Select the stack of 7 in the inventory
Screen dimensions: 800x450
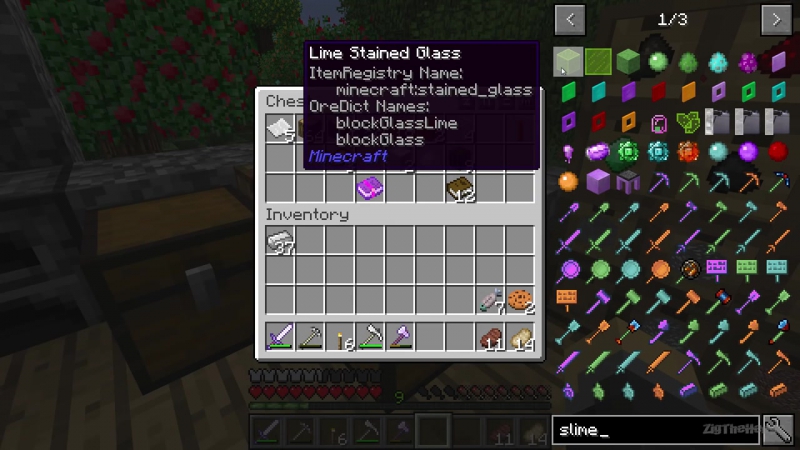tap(490, 299)
